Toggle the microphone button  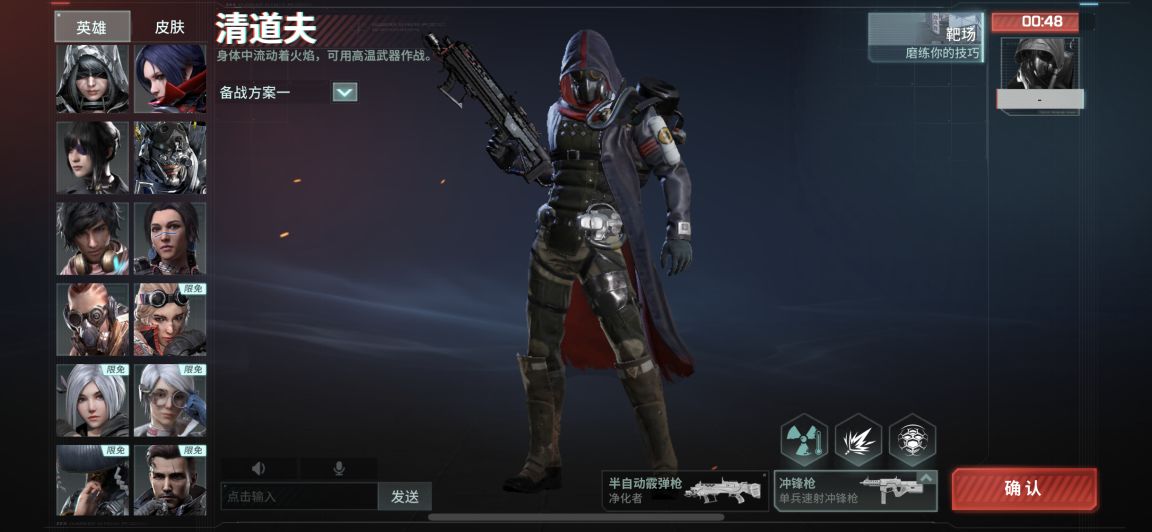click(339, 468)
